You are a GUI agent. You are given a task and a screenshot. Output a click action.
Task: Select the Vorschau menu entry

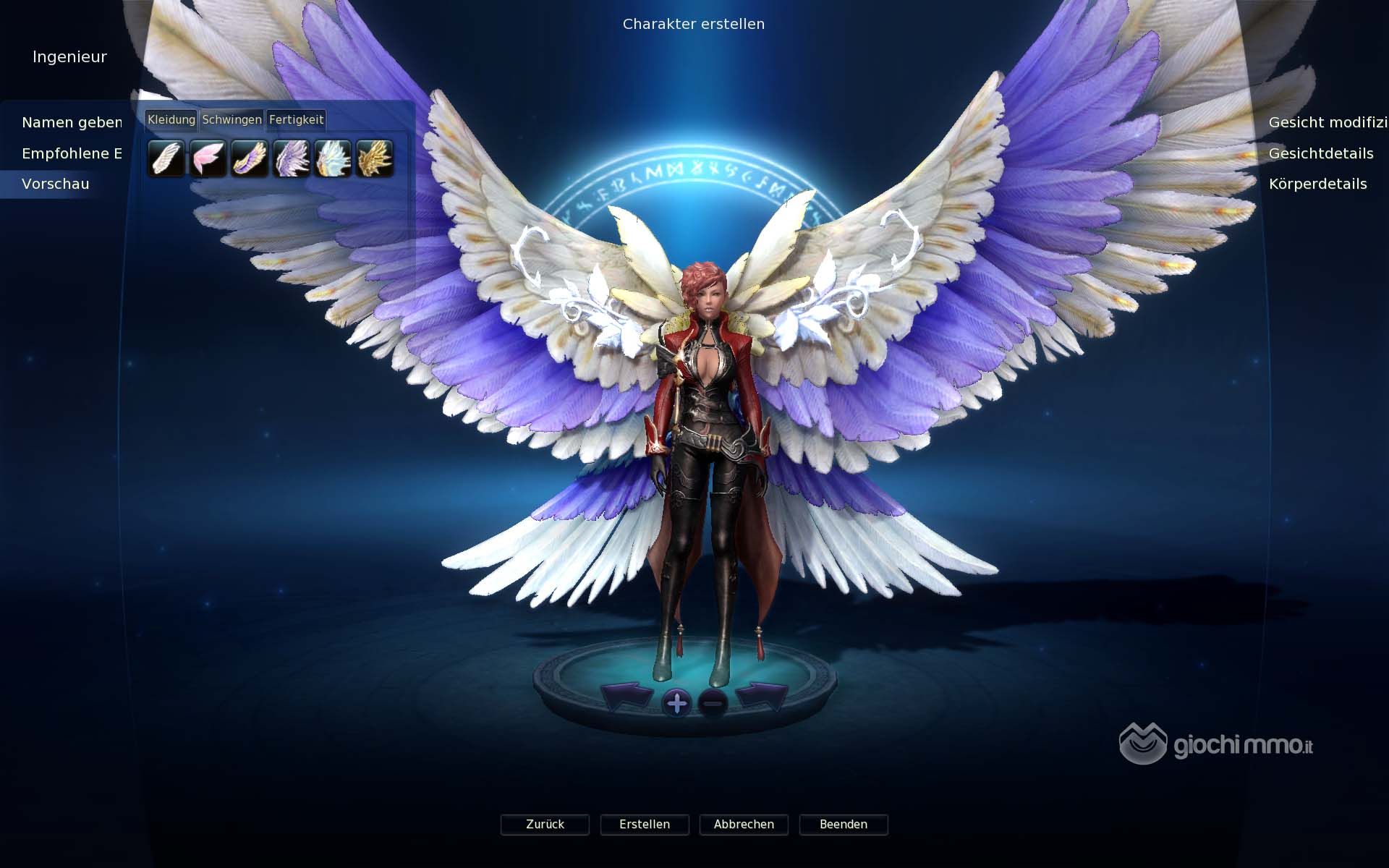tap(56, 184)
